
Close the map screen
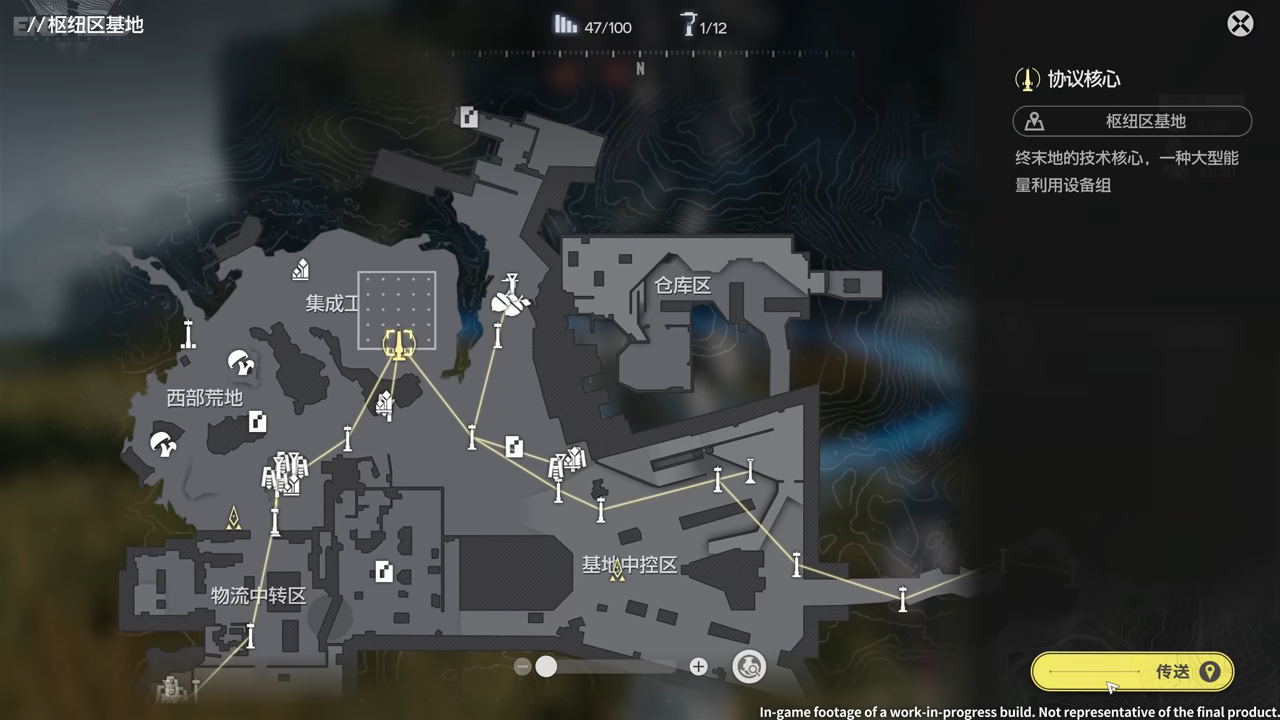tap(1240, 24)
